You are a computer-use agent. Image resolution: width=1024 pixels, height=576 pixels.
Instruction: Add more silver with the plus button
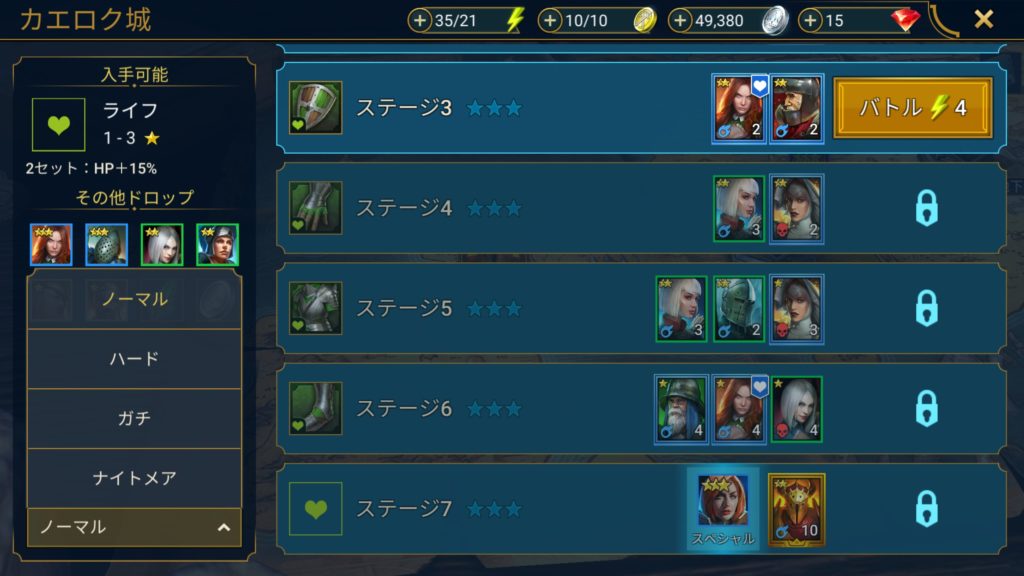680,20
